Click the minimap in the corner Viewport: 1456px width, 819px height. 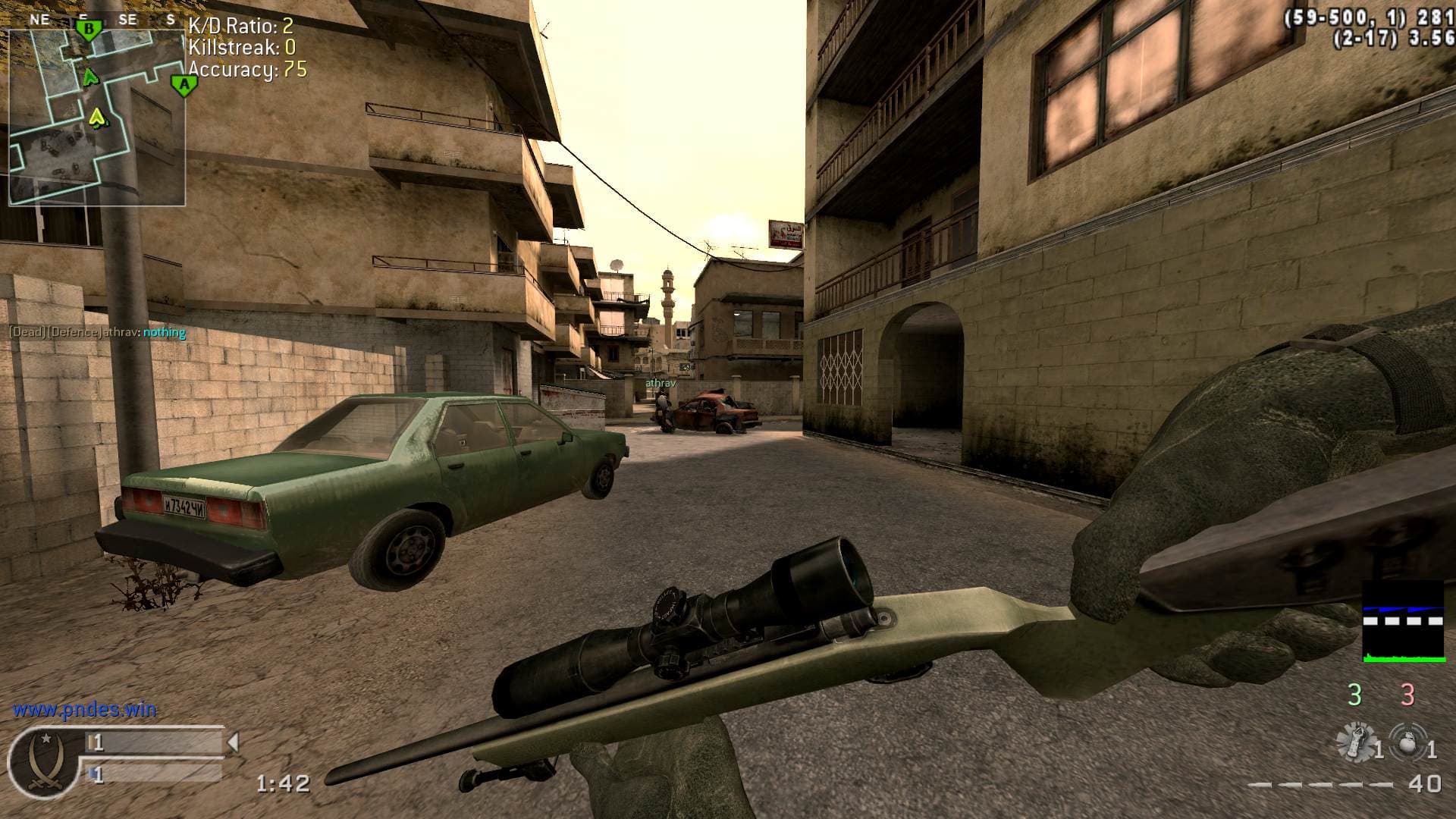(97, 118)
